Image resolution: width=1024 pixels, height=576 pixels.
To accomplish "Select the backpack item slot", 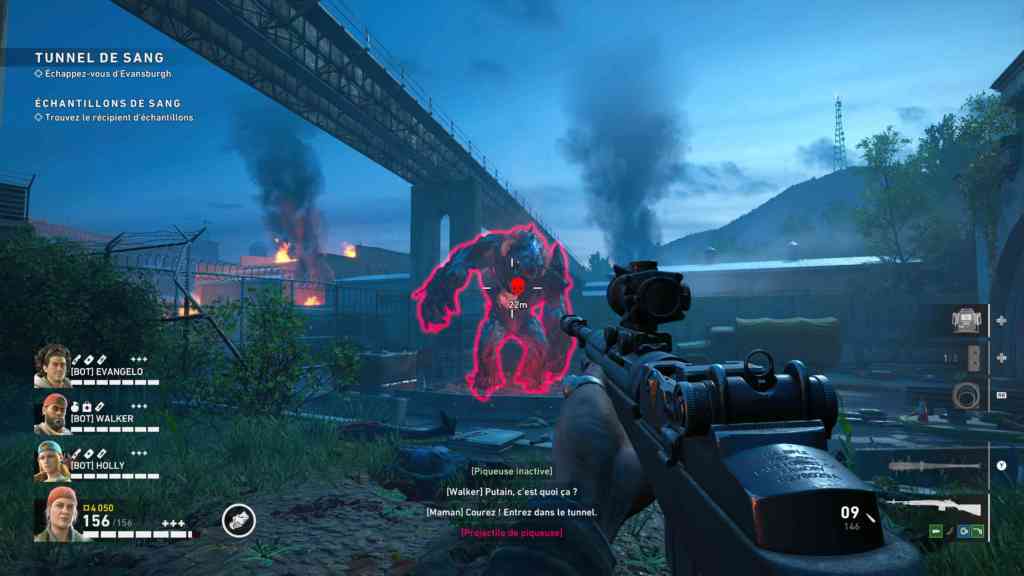I will 965,321.
